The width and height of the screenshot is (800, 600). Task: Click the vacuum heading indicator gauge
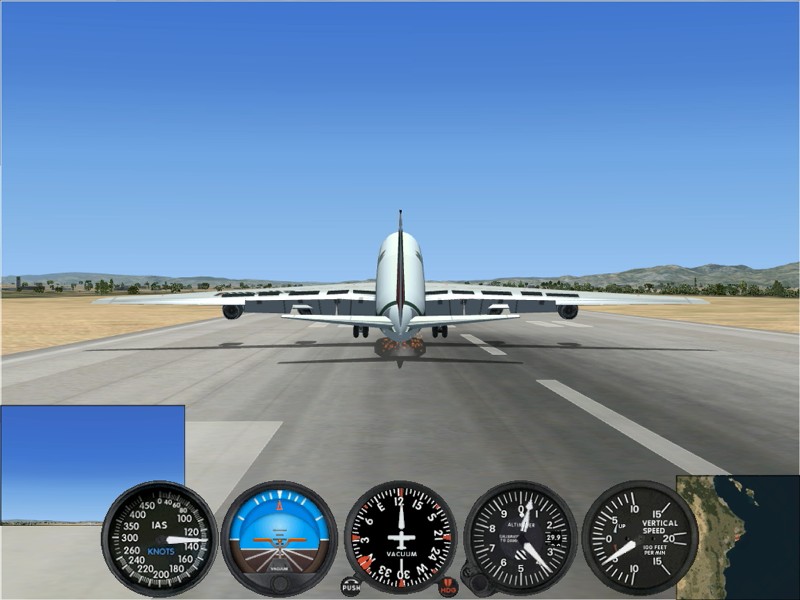[x=400, y=537]
